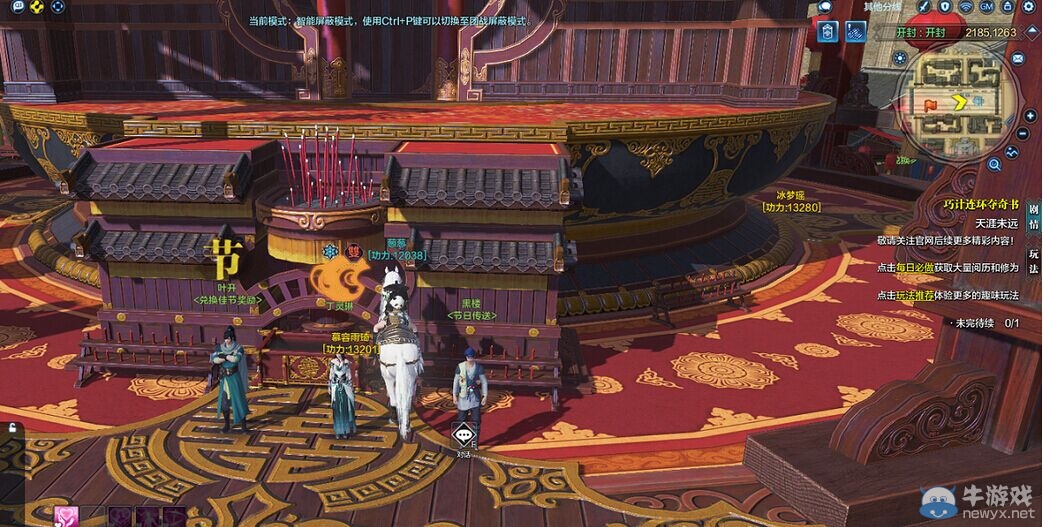Click the 玩法推荐 link in quest tracker
1043x527 pixels.
click(x=914, y=295)
